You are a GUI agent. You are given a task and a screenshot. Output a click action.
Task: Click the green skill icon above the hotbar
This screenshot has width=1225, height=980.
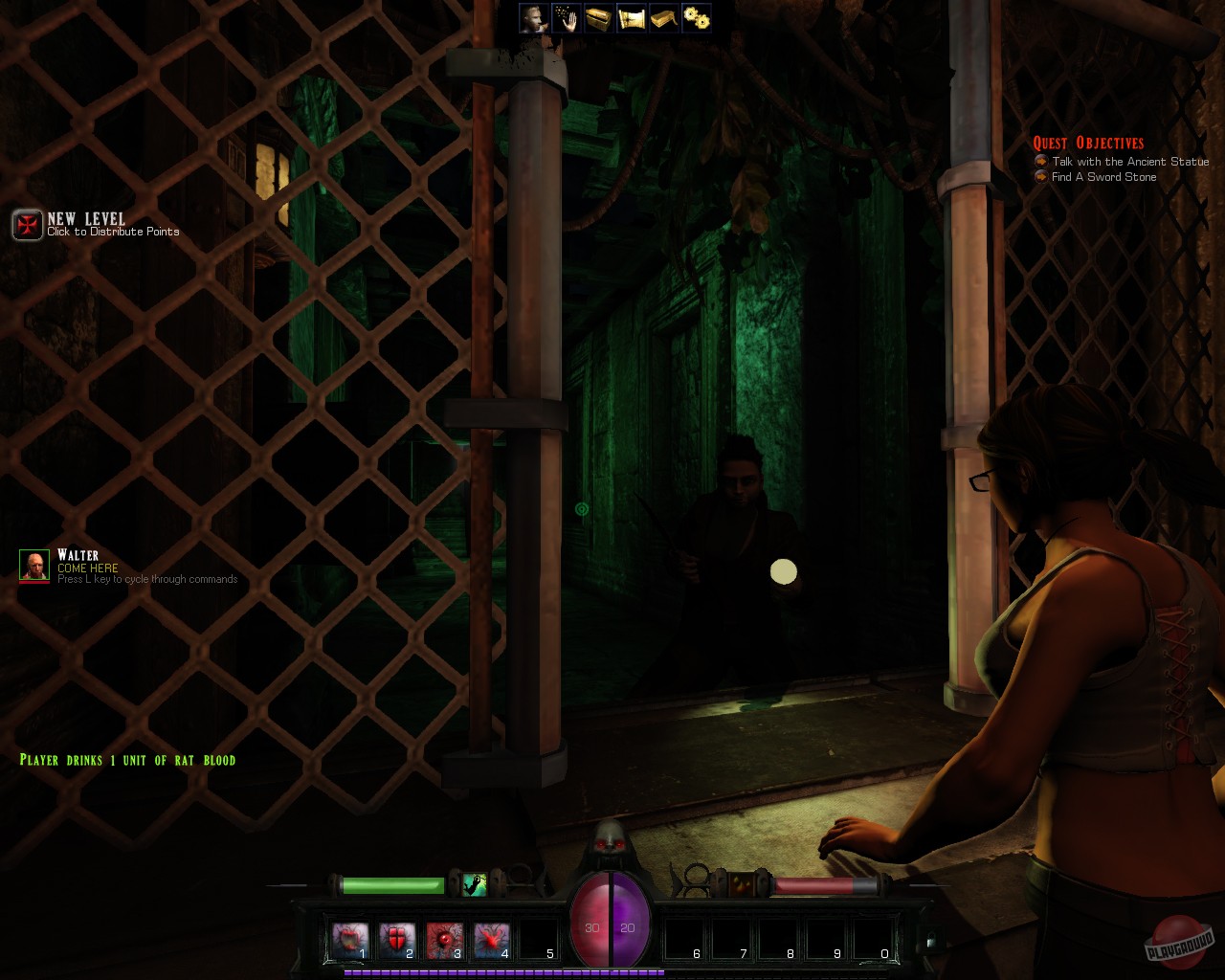point(474,884)
